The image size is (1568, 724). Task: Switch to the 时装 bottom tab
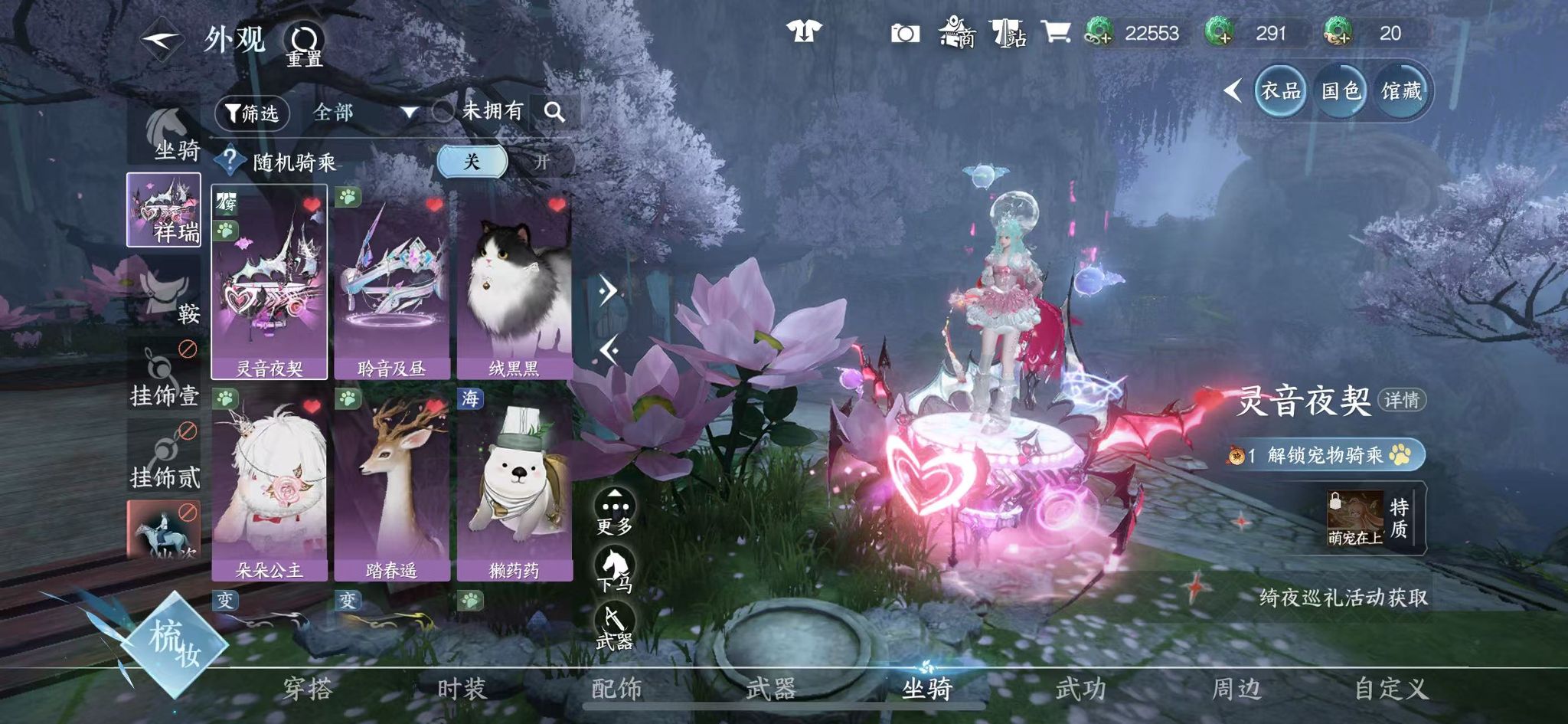pyautogui.click(x=461, y=689)
